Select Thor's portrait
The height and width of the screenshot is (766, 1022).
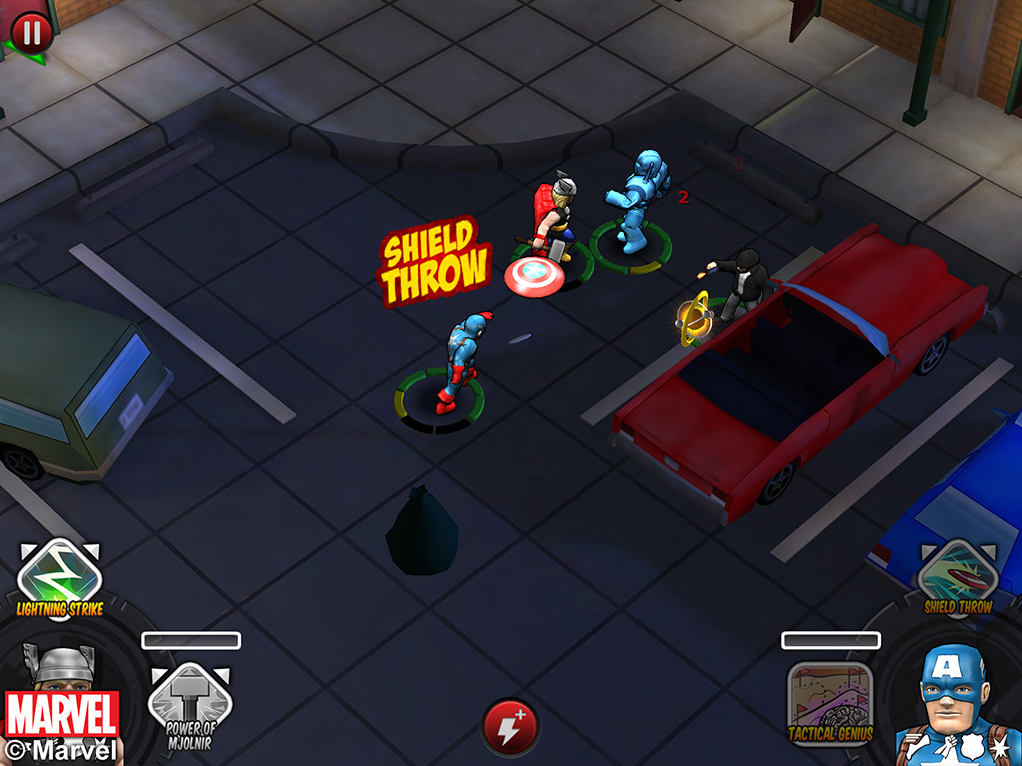coord(62,680)
